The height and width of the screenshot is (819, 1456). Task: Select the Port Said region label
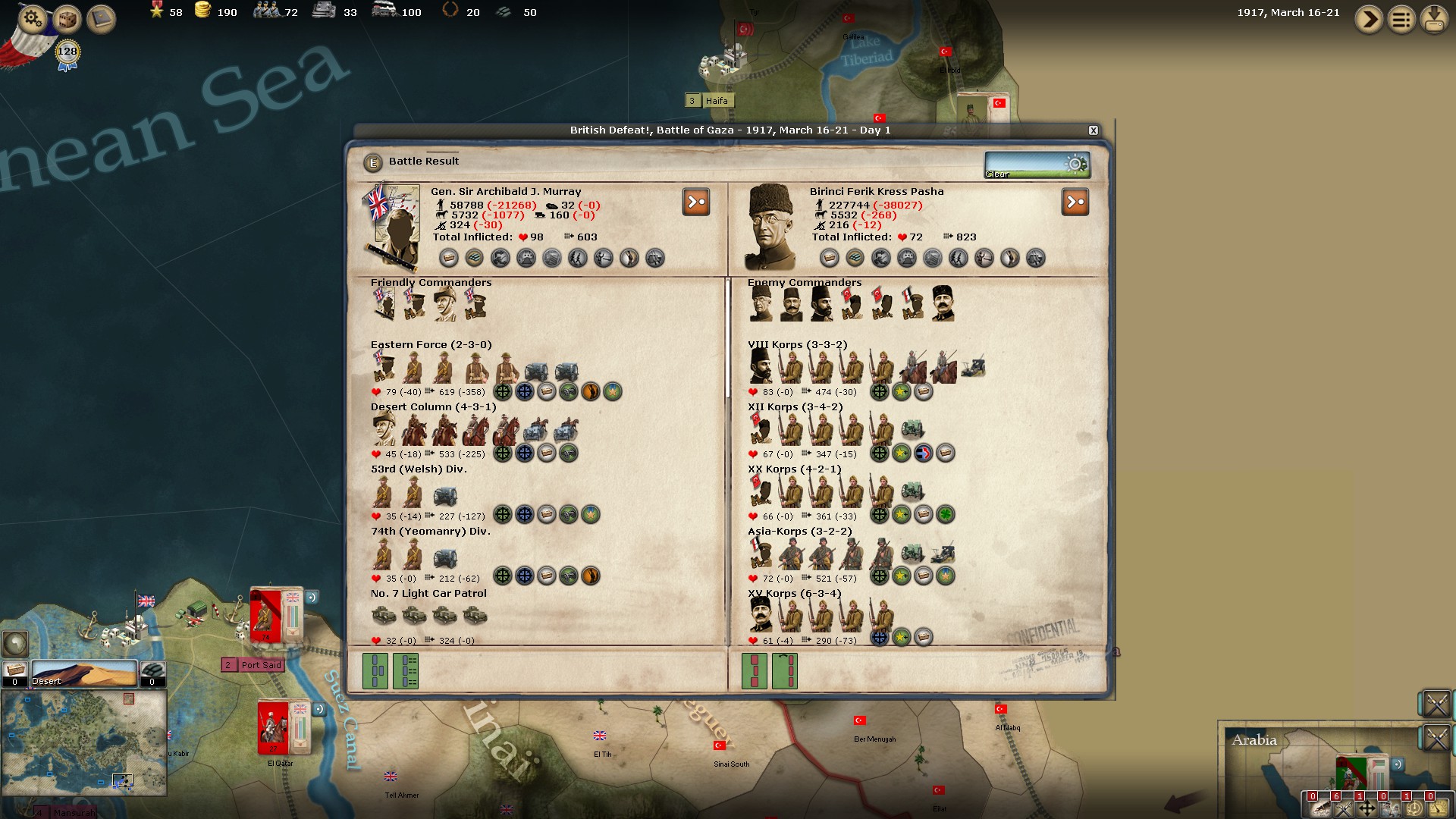tap(260, 665)
